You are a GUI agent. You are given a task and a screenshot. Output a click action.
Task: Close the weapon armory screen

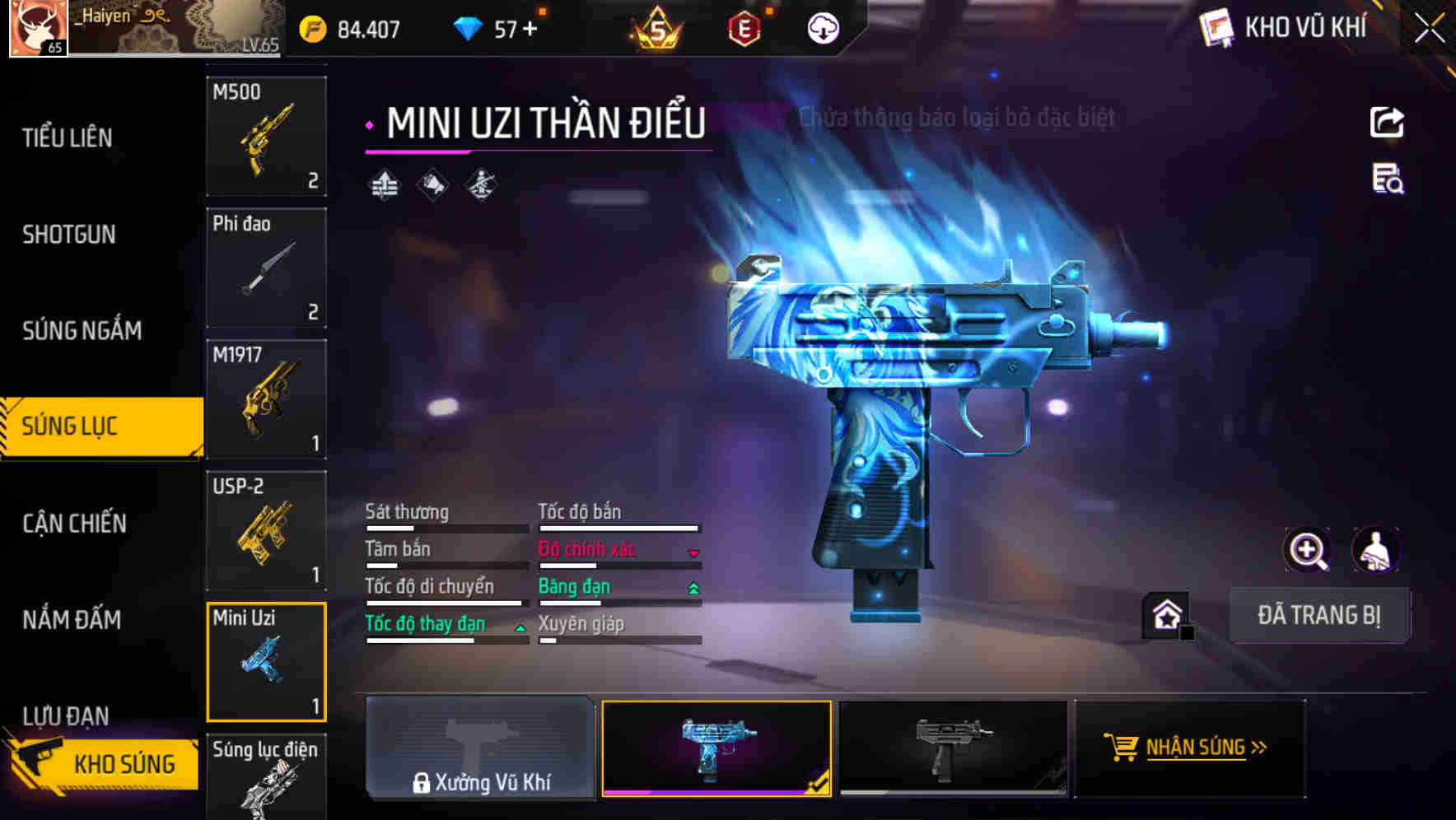[1429, 28]
